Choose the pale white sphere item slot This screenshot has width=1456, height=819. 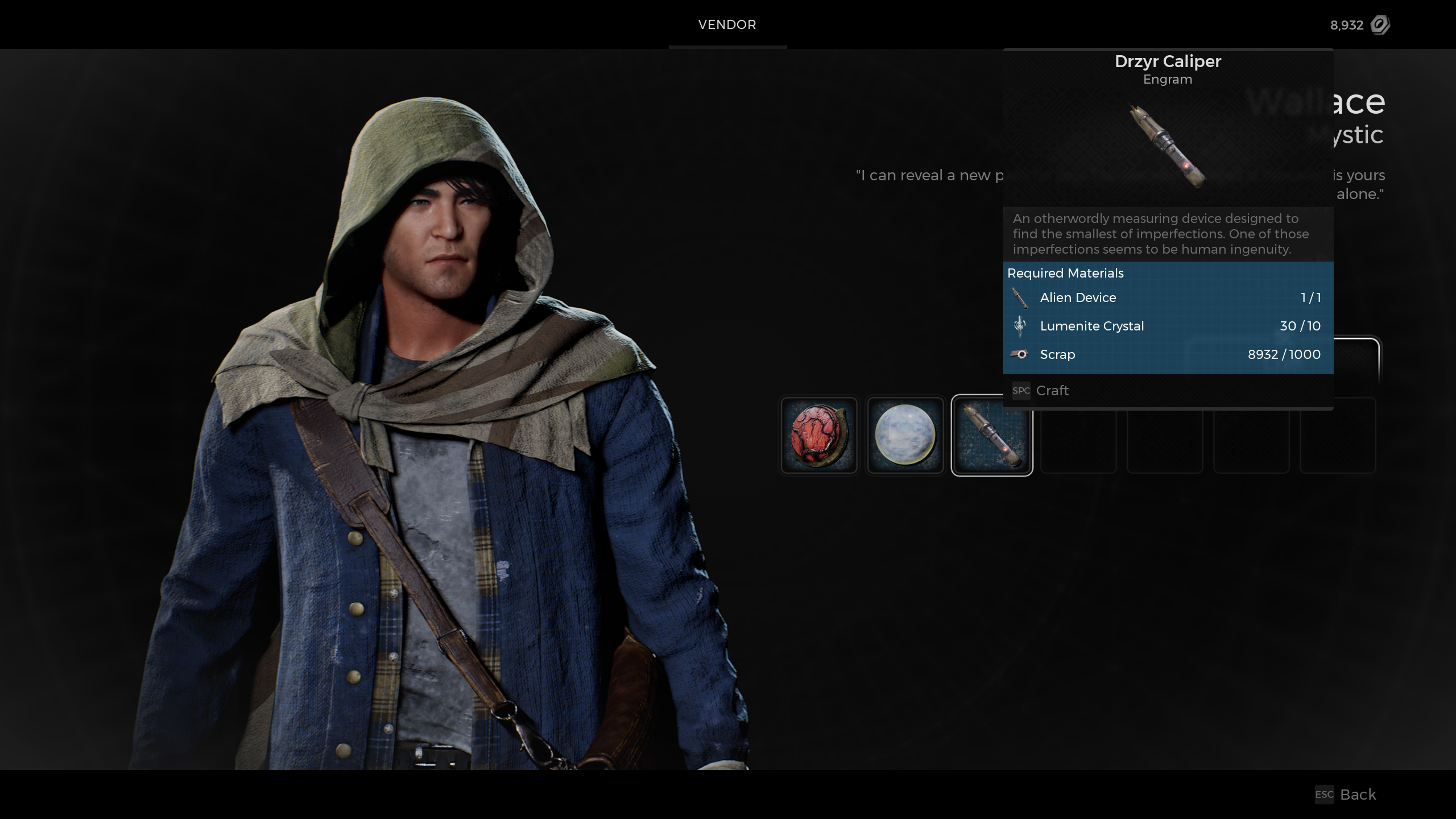(905, 435)
